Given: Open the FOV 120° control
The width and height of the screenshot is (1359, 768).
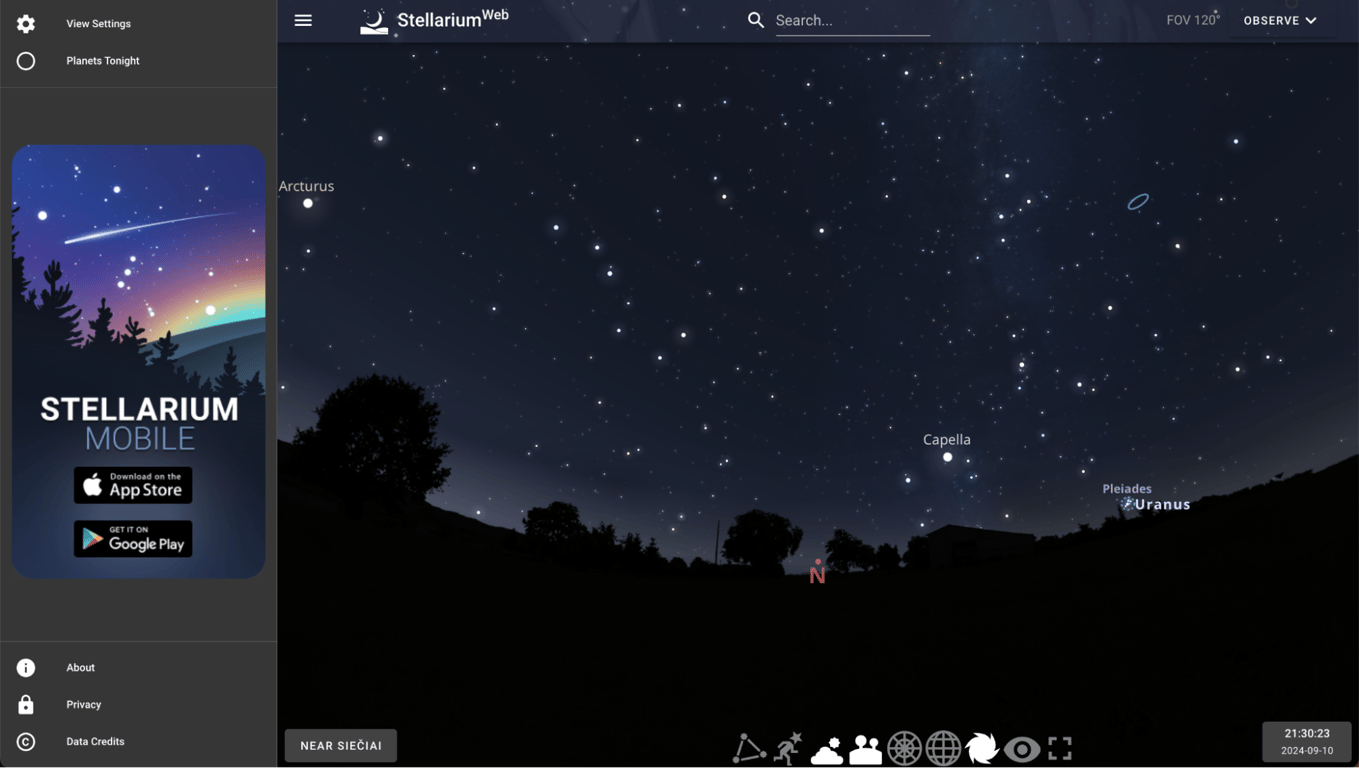Looking at the screenshot, I should click(x=1192, y=19).
